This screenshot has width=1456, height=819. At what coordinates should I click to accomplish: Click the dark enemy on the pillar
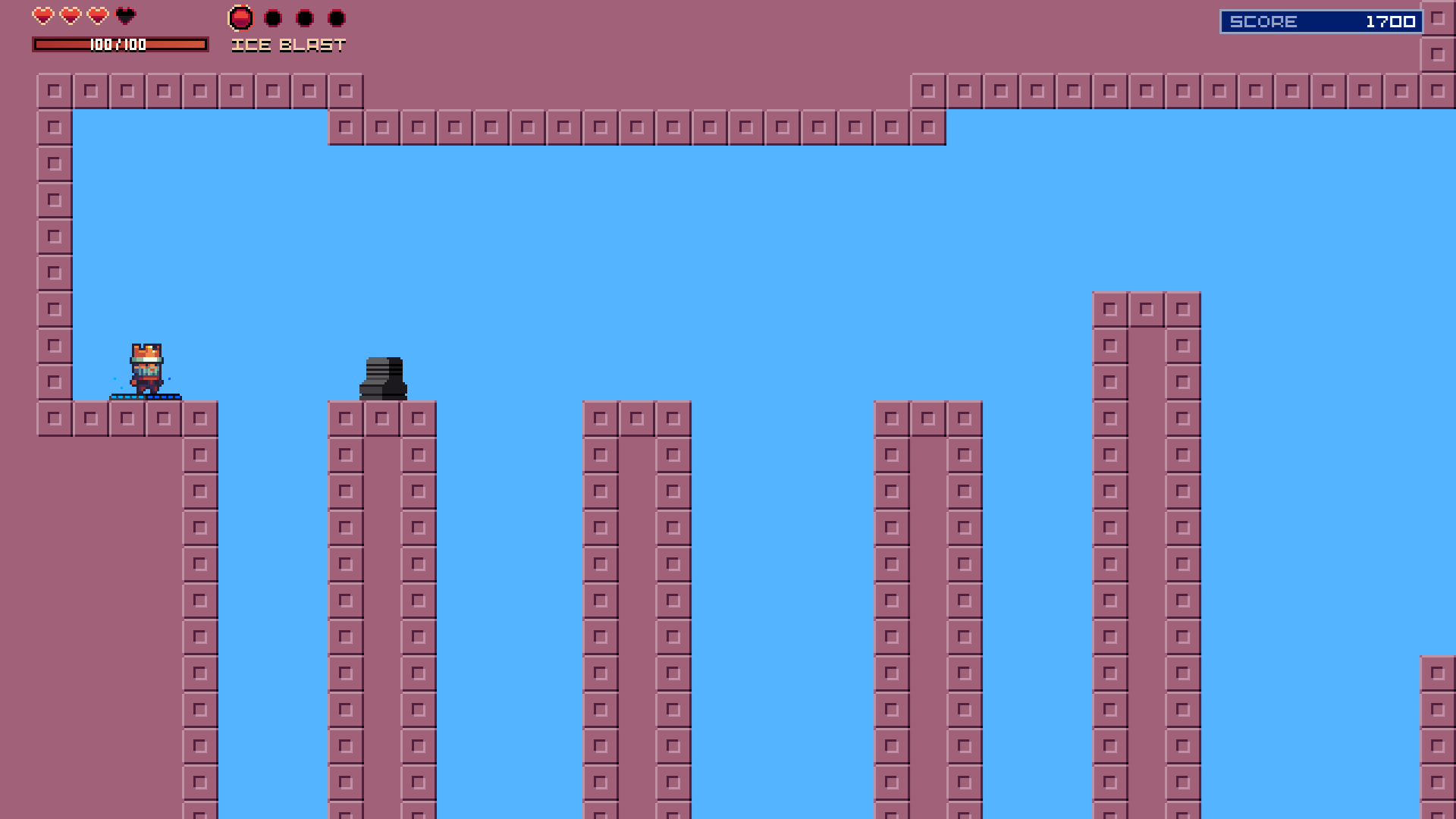click(x=383, y=377)
